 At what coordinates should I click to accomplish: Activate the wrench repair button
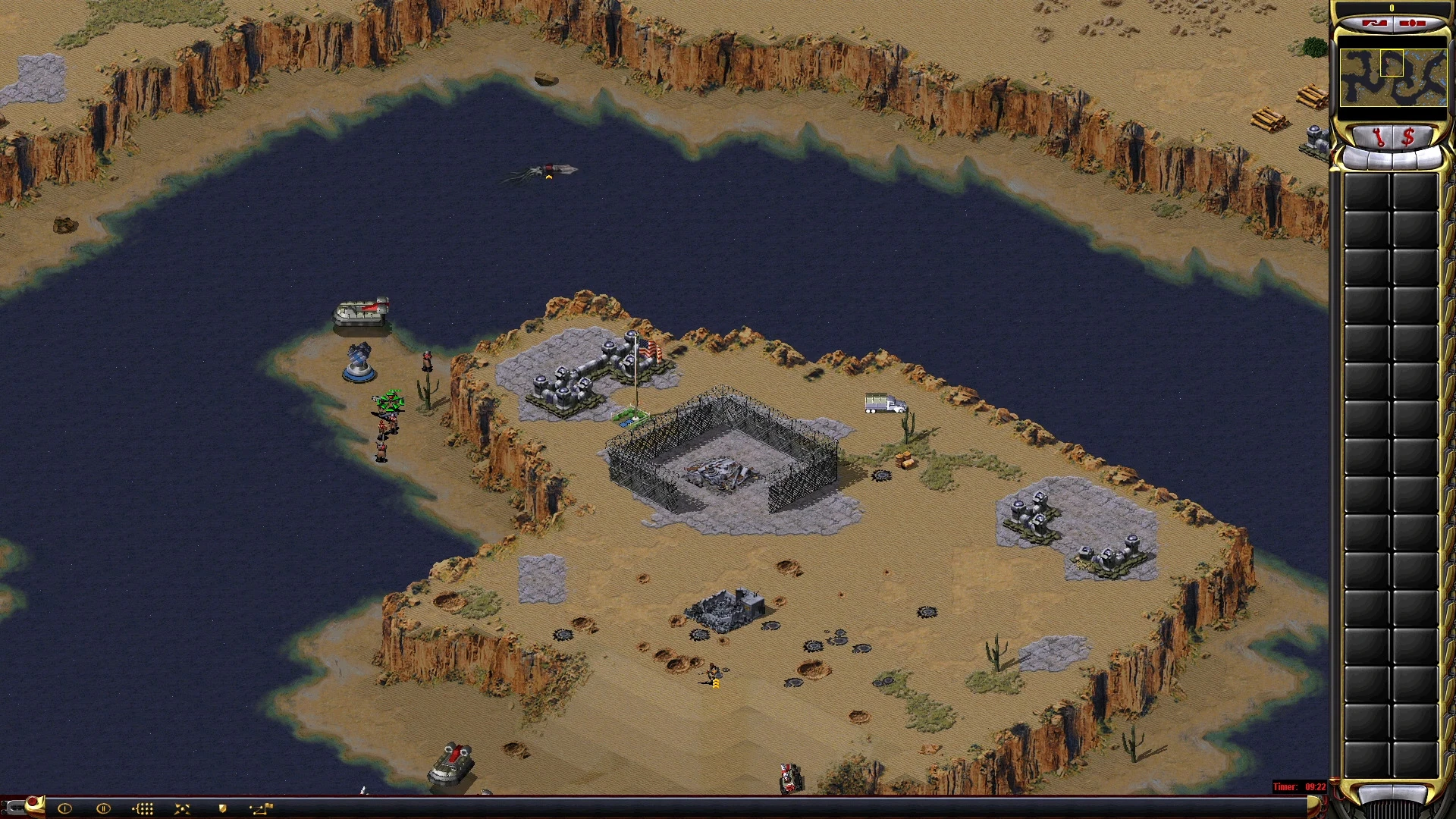pyautogui.click(x=1378, y=138)
